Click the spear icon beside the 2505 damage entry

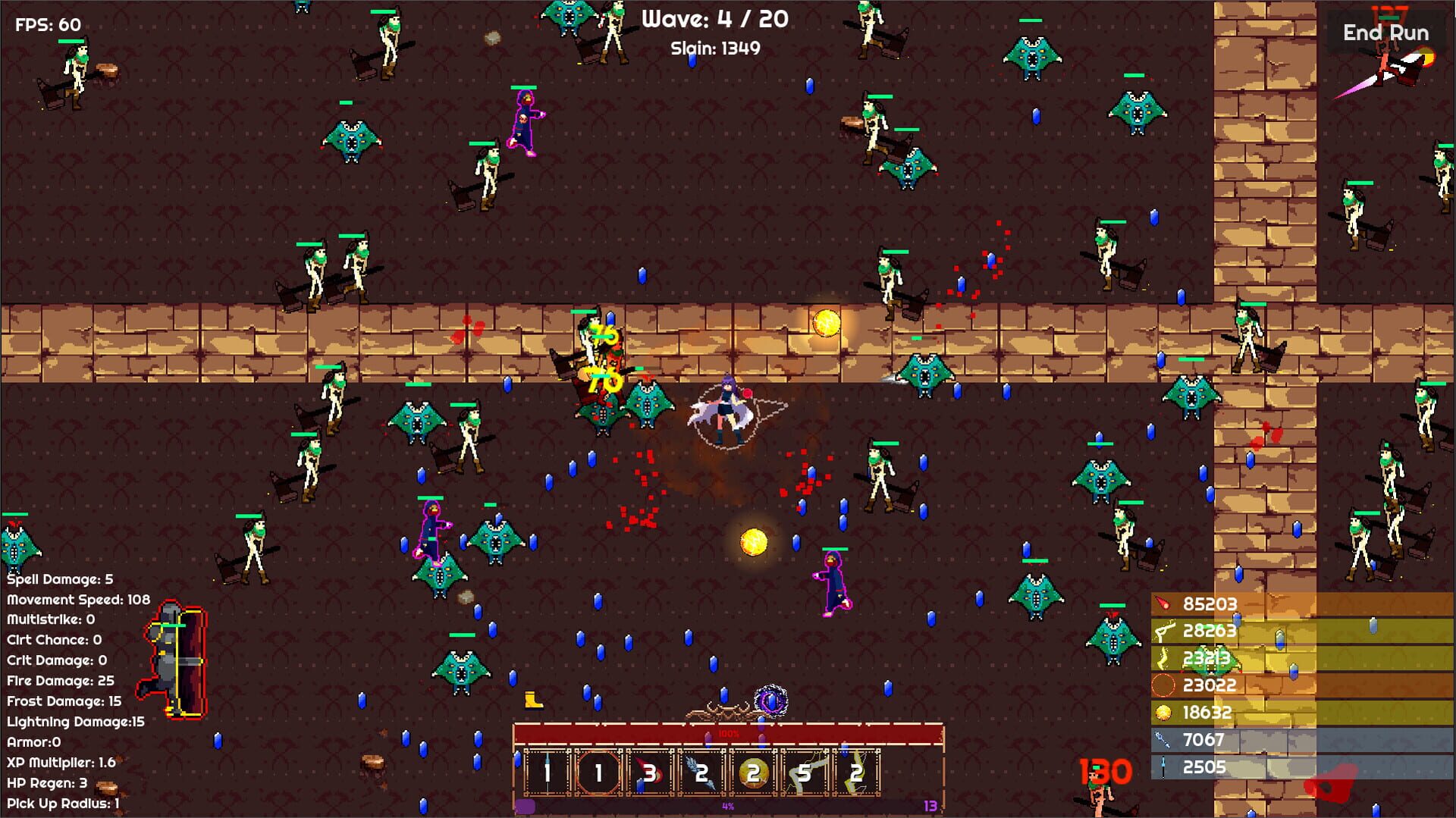(1163, 768)
